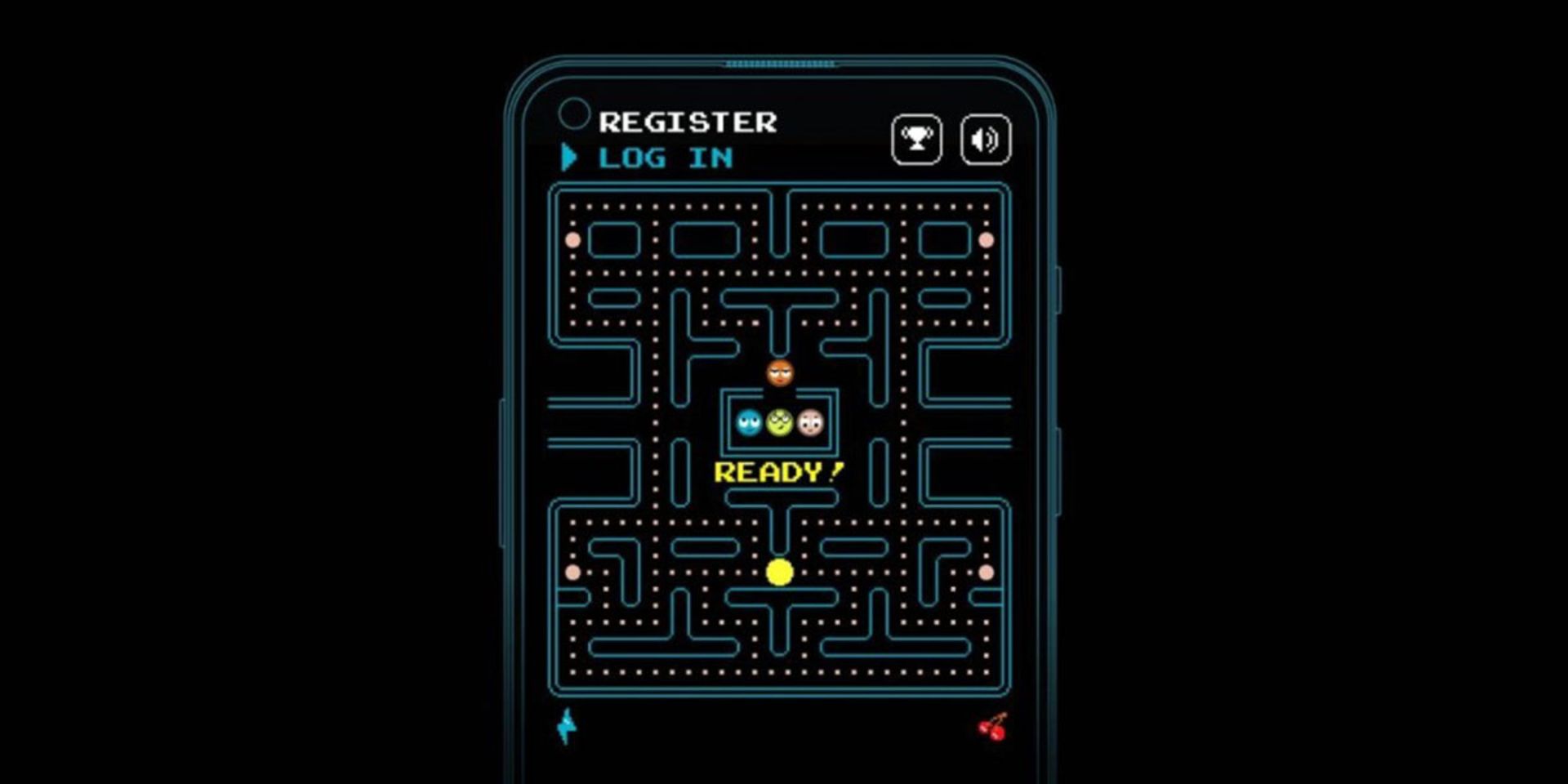Click the blue arrow cursor beside LOG IN
Viewport: 1568px width, 784px height.
coord(568,157)
